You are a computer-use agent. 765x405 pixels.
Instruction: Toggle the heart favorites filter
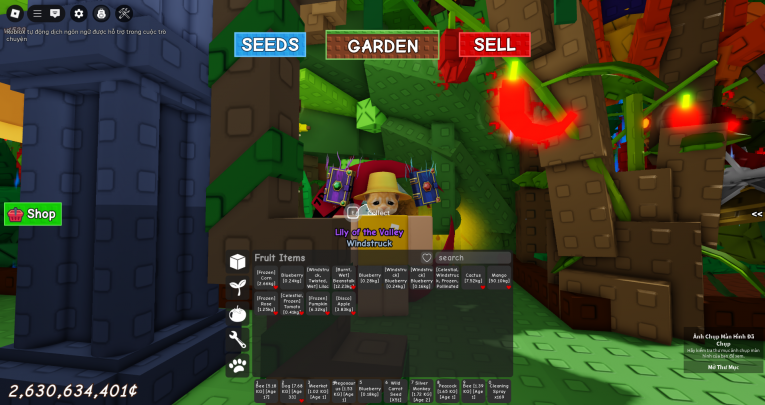point(426,258)
